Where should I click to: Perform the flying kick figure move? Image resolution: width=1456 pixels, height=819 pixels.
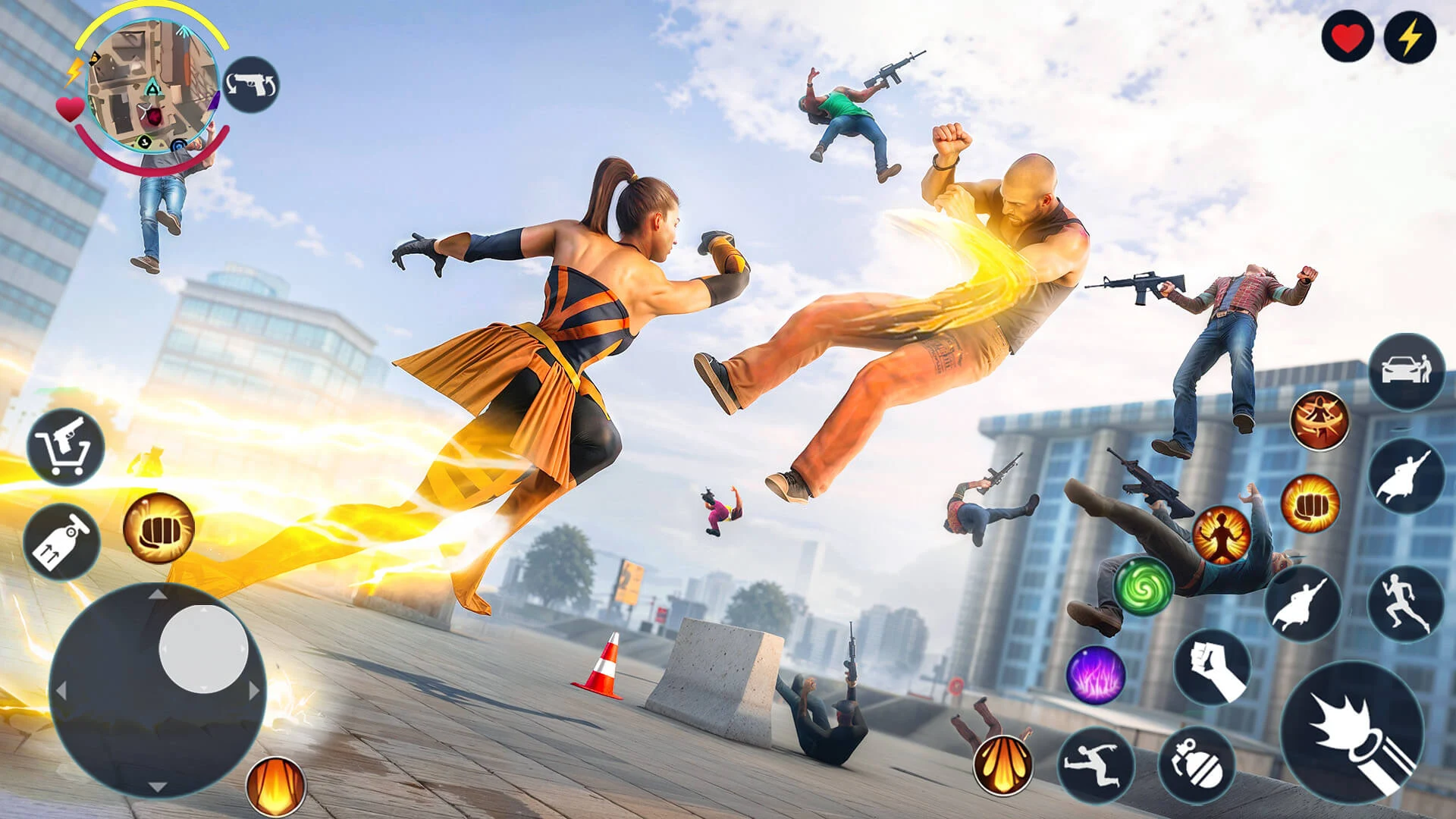[x=1096, y=764]
